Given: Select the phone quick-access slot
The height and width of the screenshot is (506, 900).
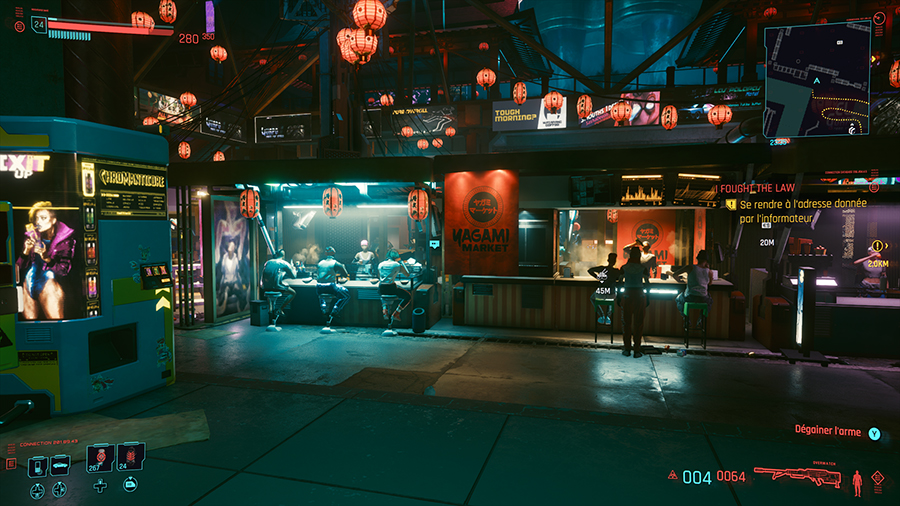Looking at the screenshot, I should (37, 466).
